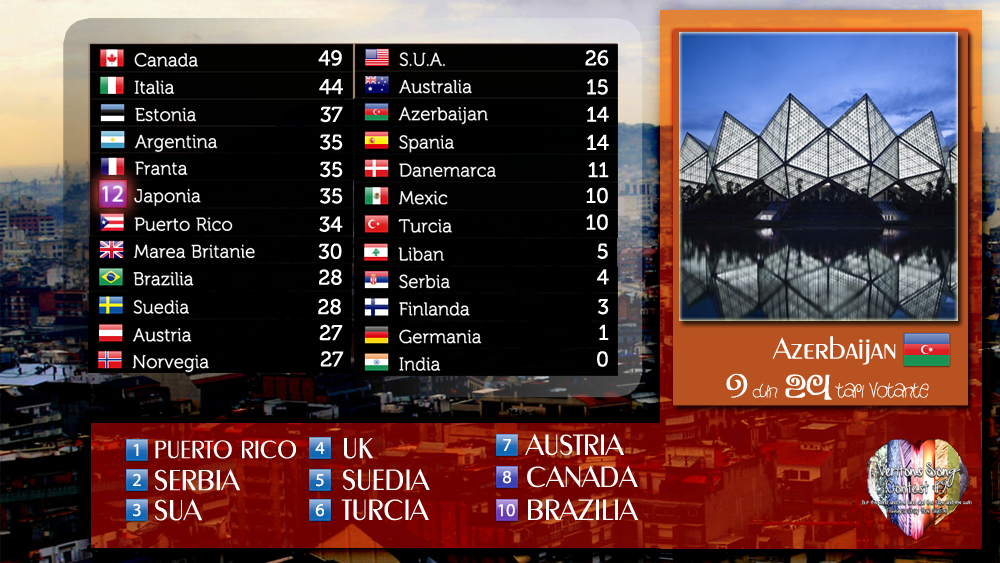Choose the Australia scoreboard row
Image resolution: width=1000 pixels, height=563 pixels.
point(486,87)
